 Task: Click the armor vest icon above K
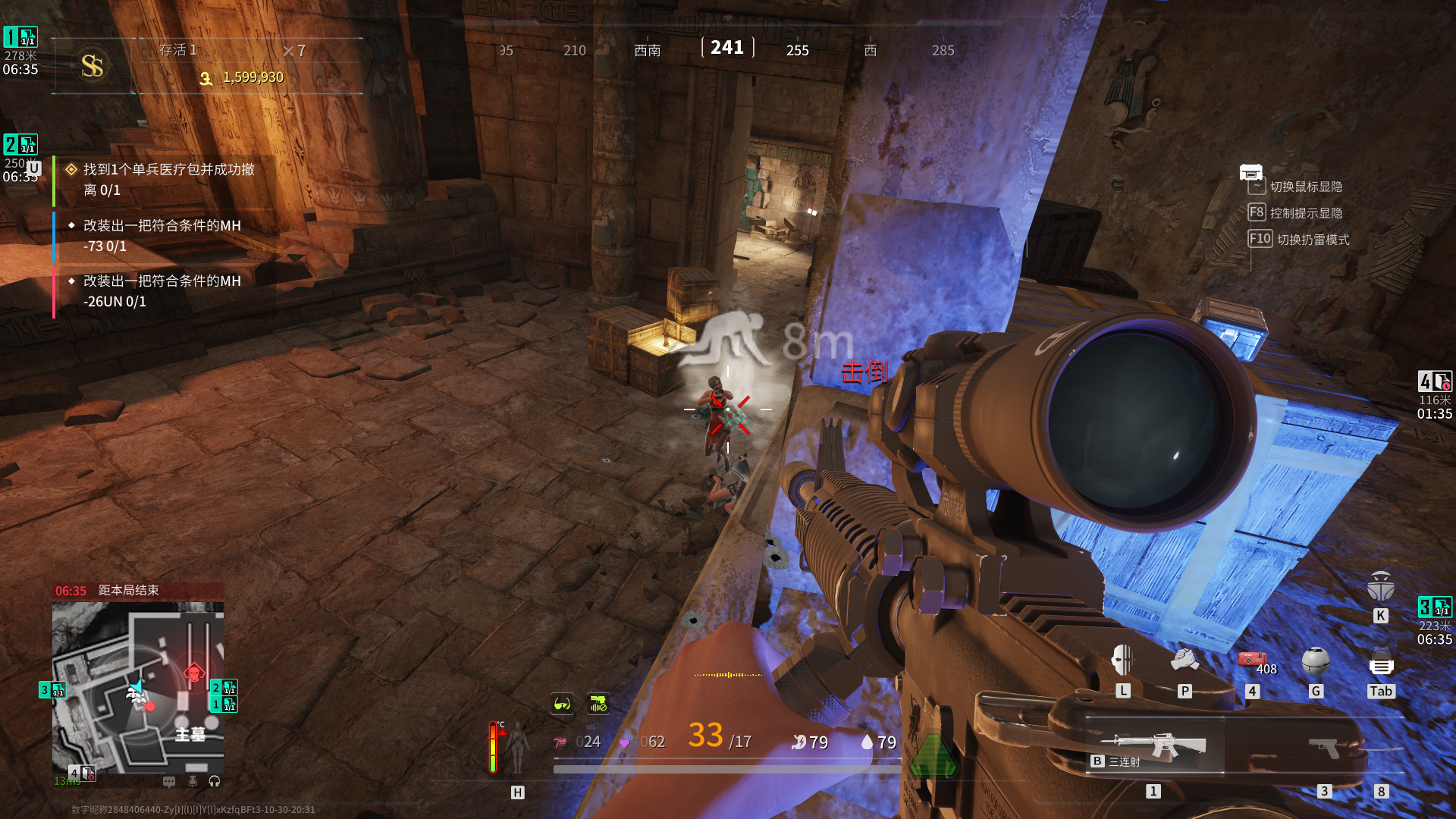coord(1380,587)
